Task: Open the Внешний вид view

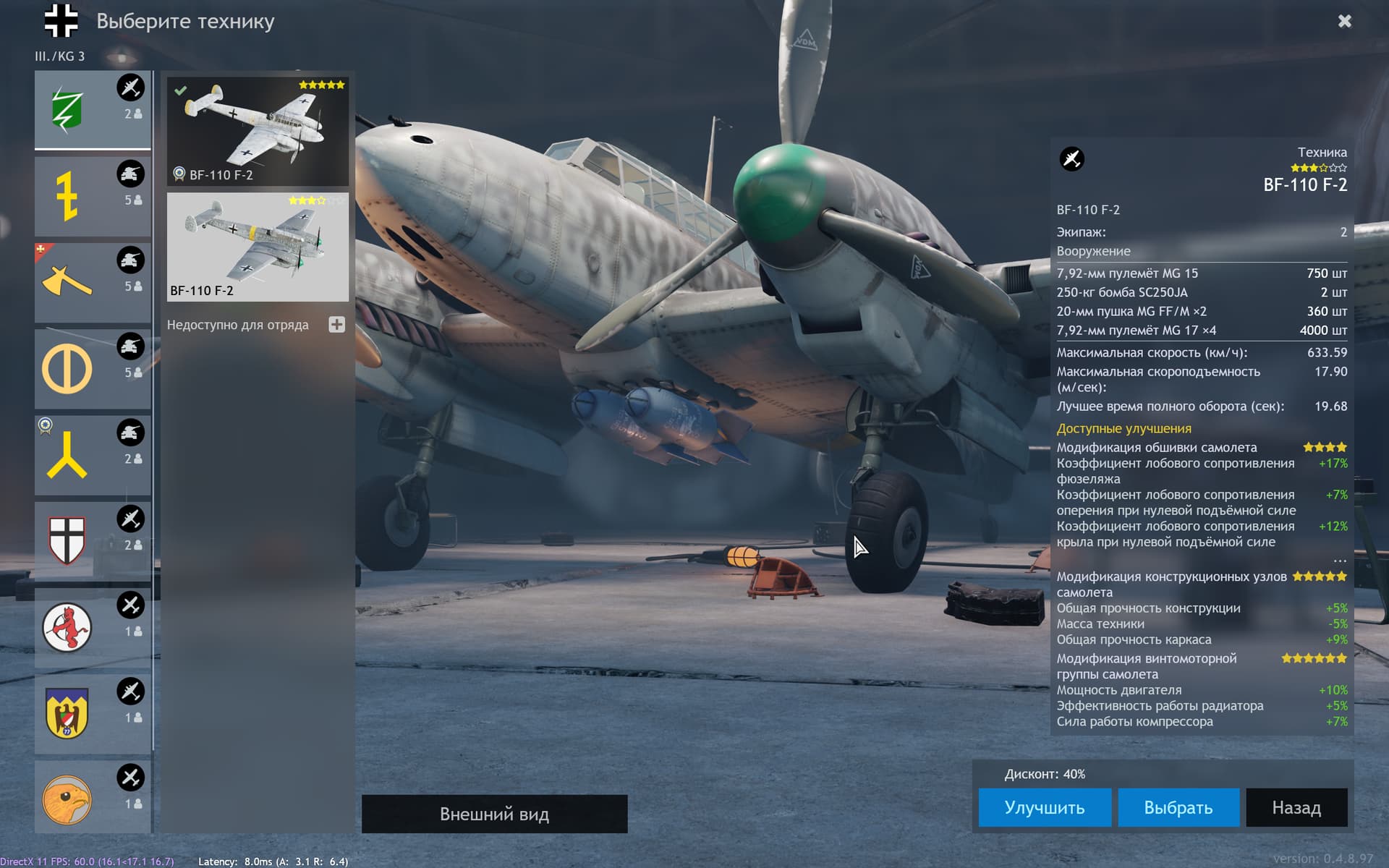Action: coord(495,814)
